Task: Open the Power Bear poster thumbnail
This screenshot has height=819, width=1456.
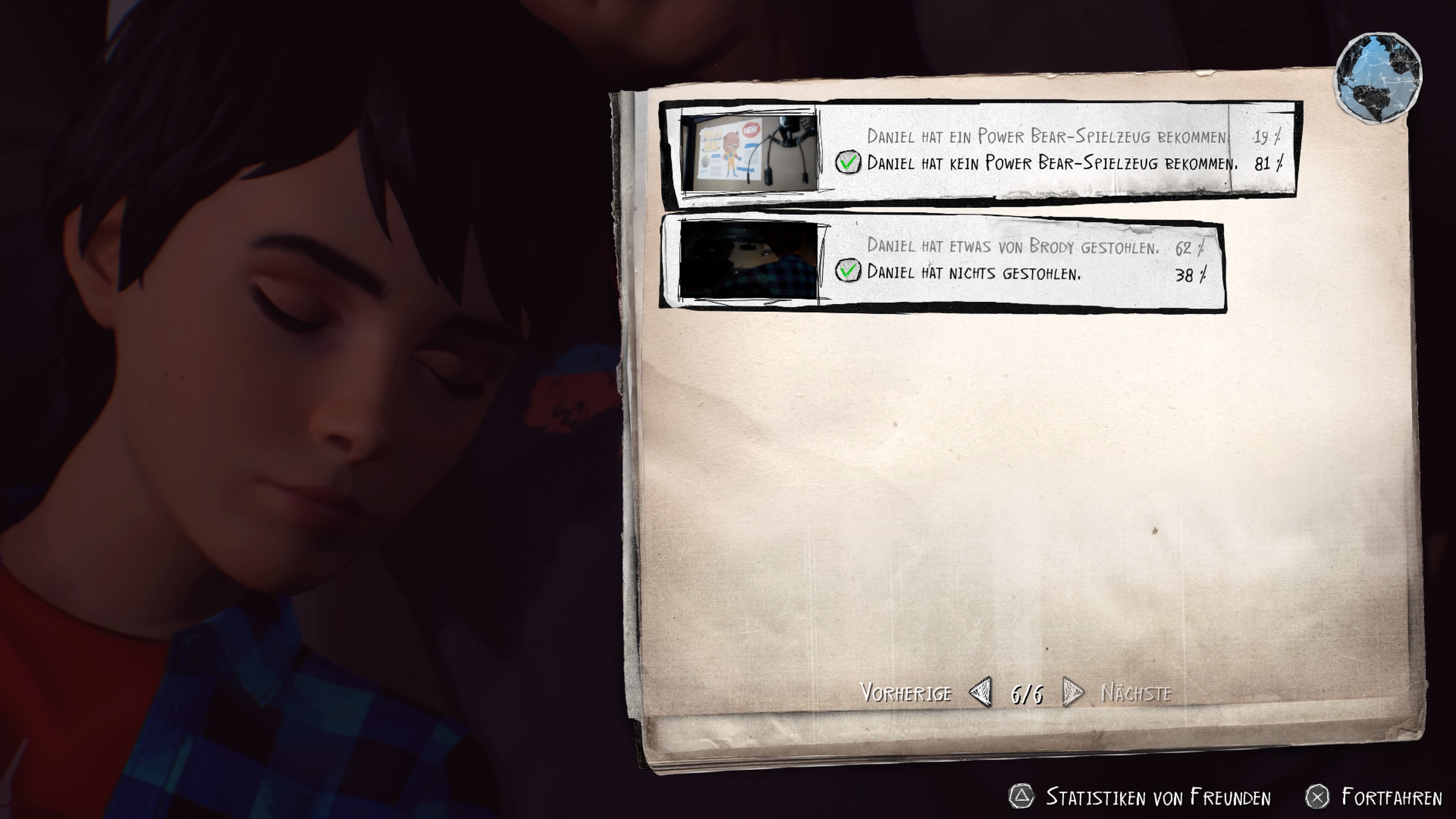Action: coord(748,152)
